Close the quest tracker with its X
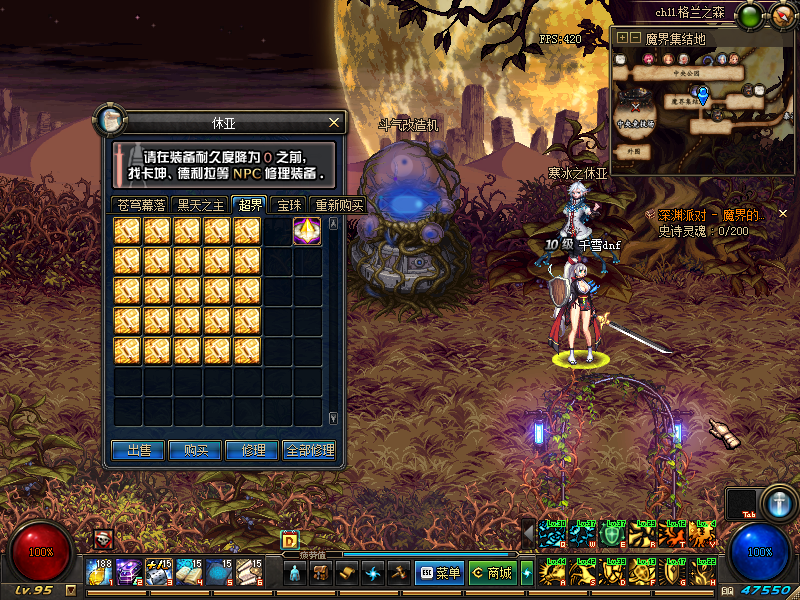This screenshot has width=800, height=600. coord(783,214)
